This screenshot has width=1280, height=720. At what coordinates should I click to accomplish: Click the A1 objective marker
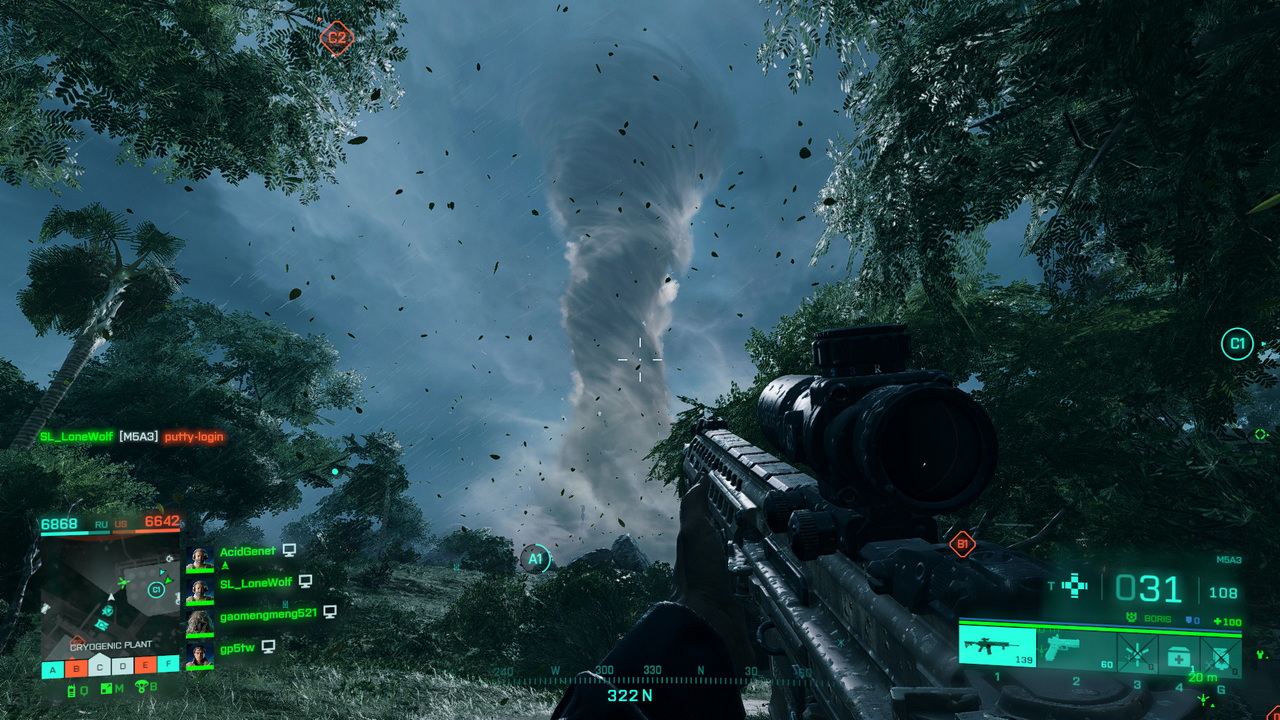click(536, 559)
